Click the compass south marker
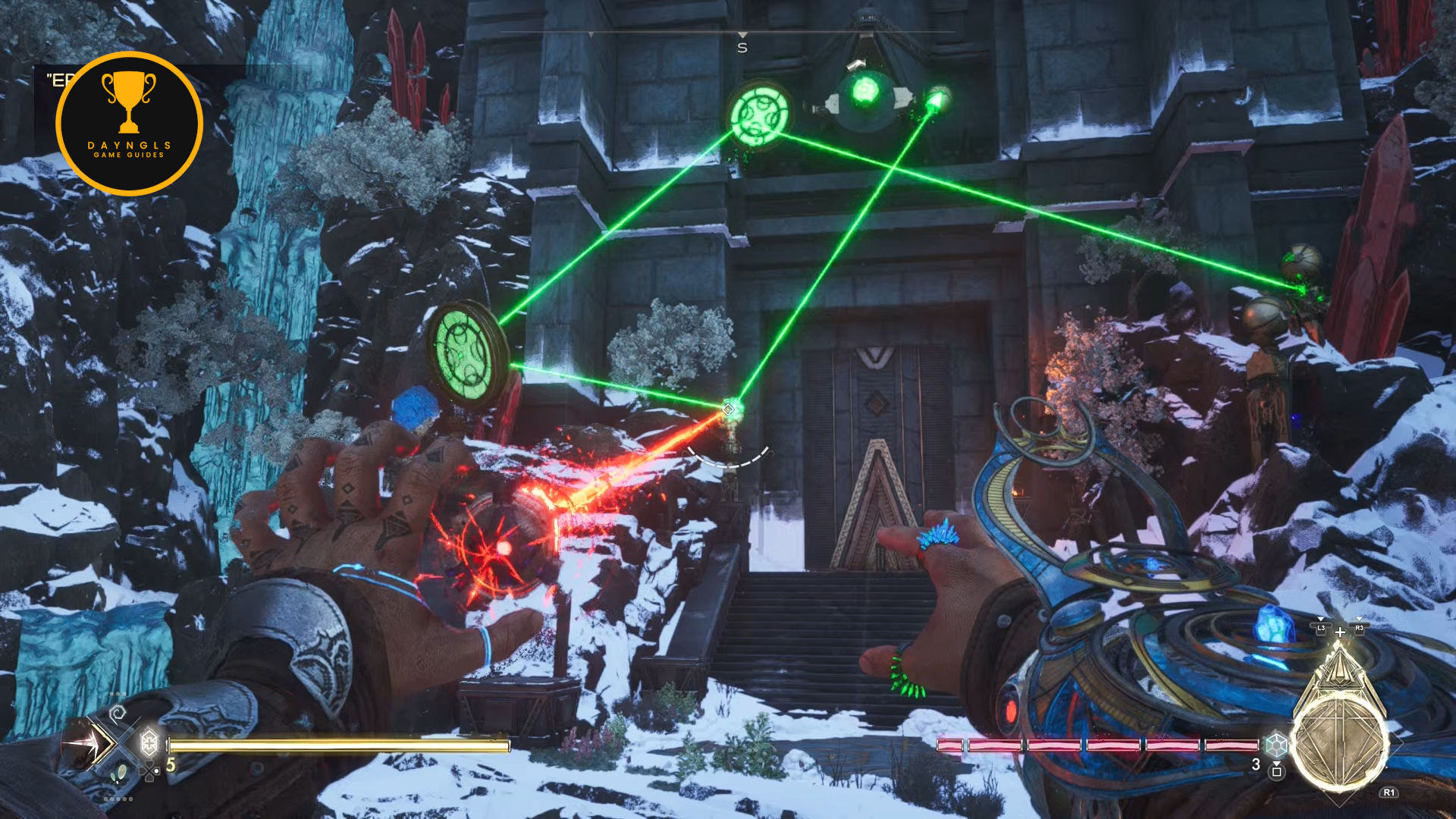 tap(742, 47)
